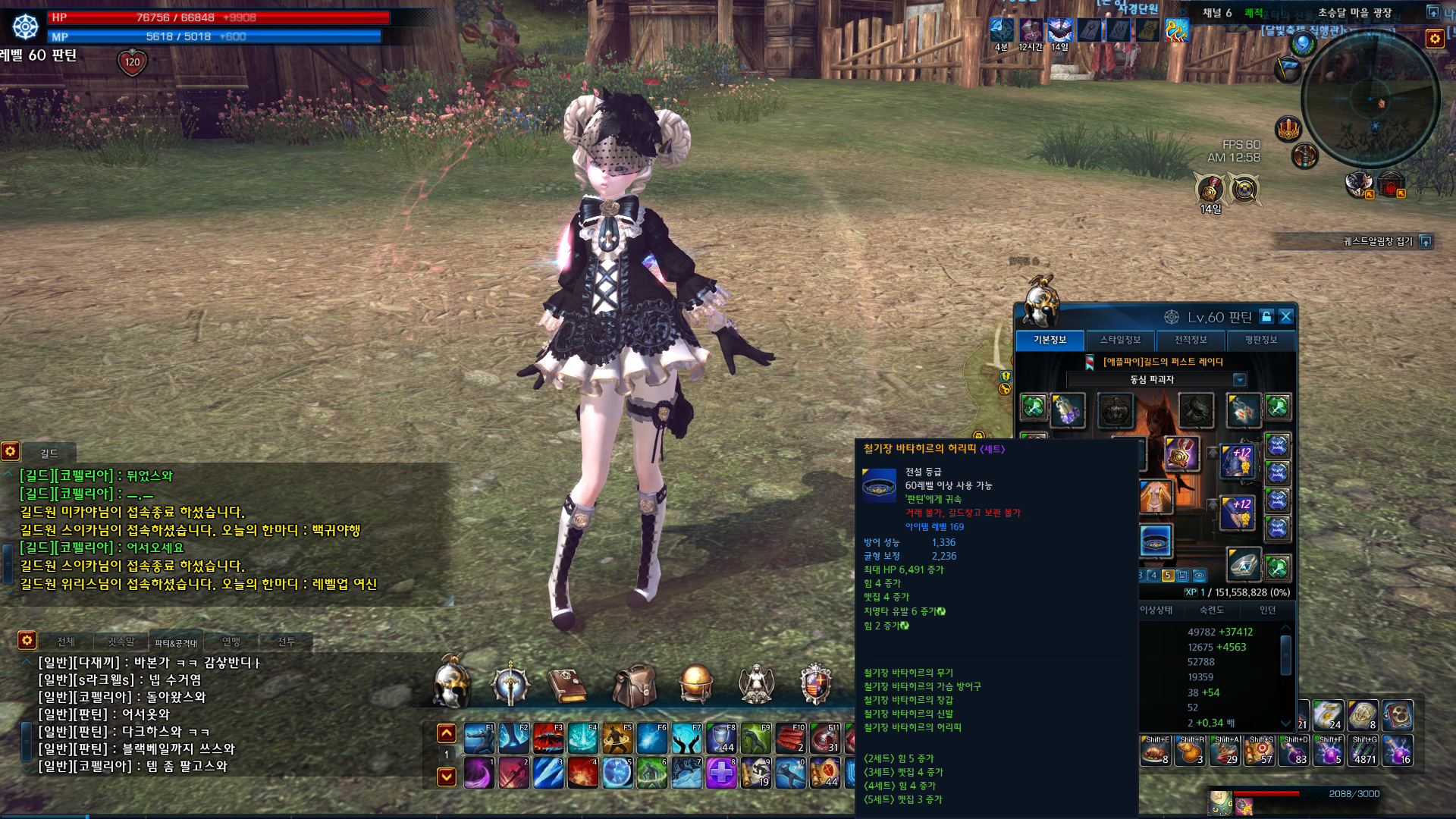Select the equipped belt slot
Viewport: 1456px width, 819px height.
point(1156,541)
